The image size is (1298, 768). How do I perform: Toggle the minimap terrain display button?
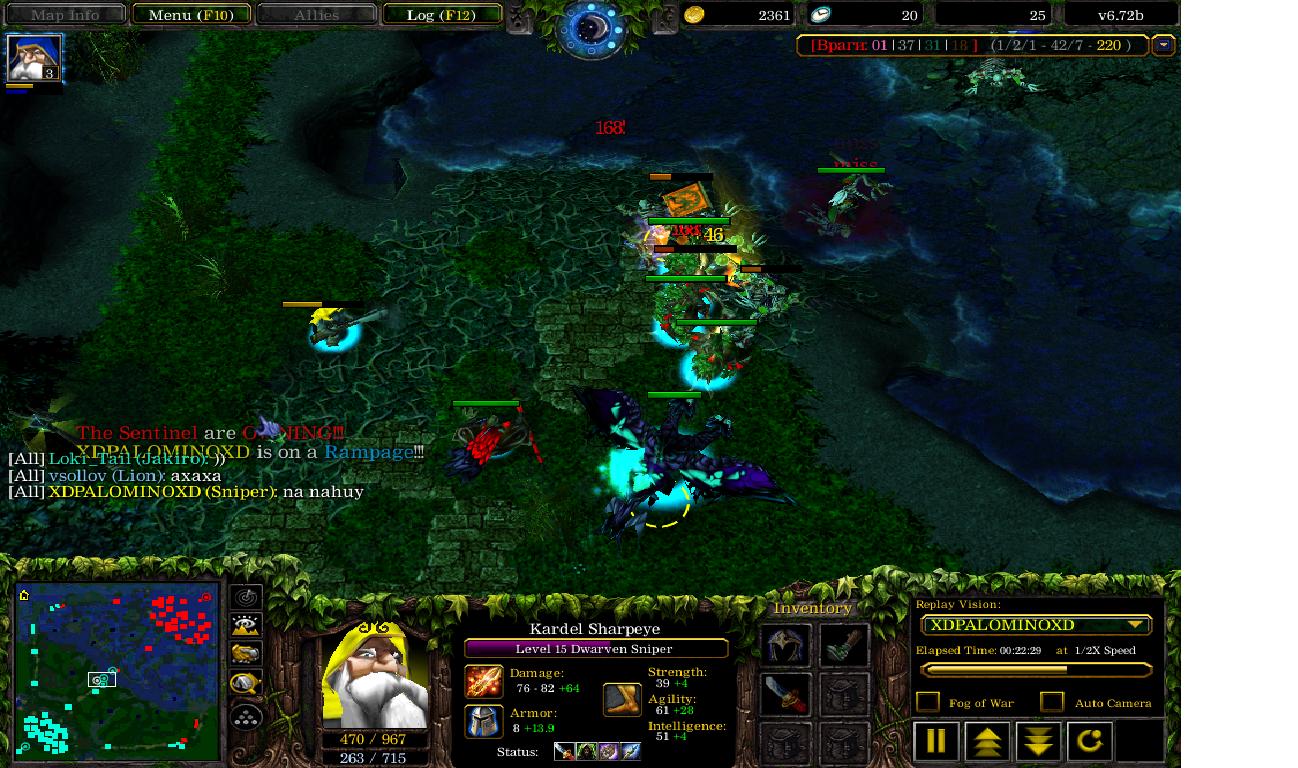[246, 626]
